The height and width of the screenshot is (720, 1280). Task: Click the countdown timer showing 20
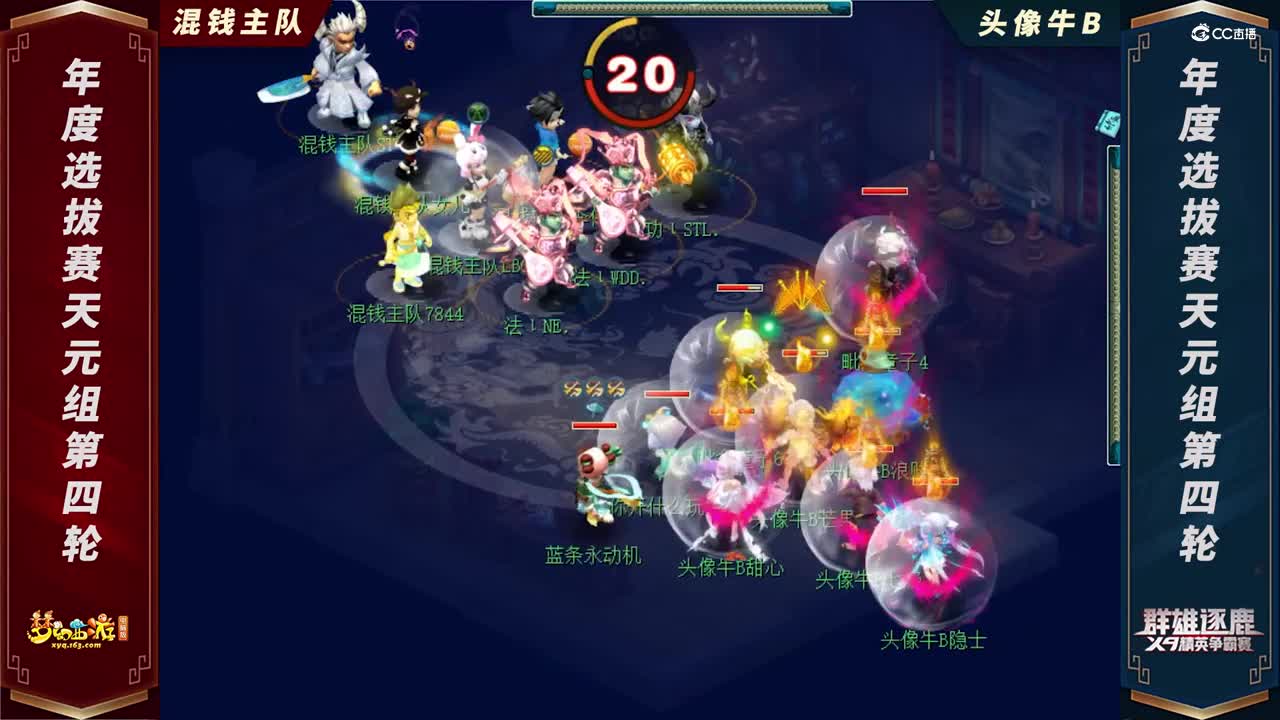[x=640, y=72]
